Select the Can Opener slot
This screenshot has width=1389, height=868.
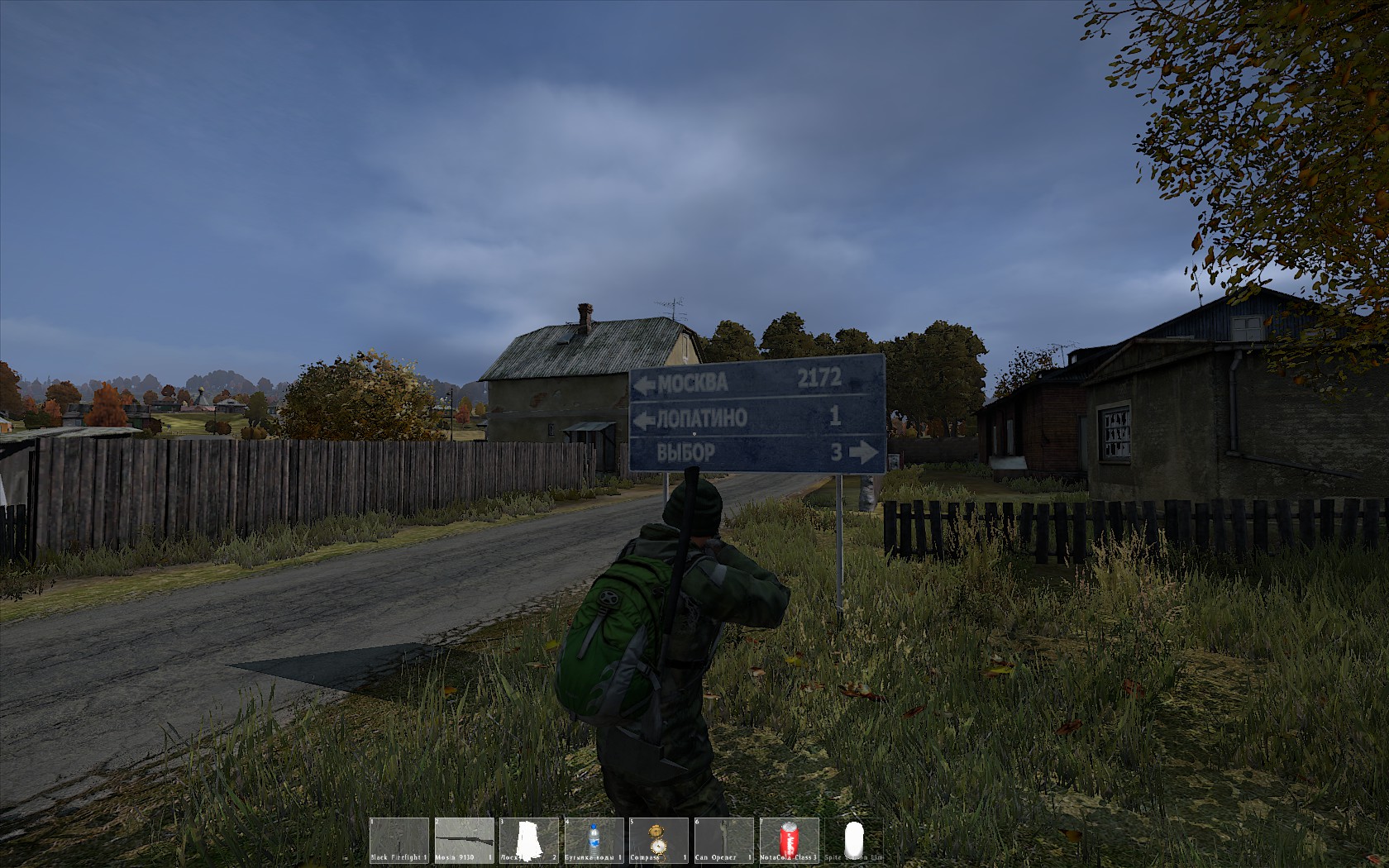click(x=723, y=841)
